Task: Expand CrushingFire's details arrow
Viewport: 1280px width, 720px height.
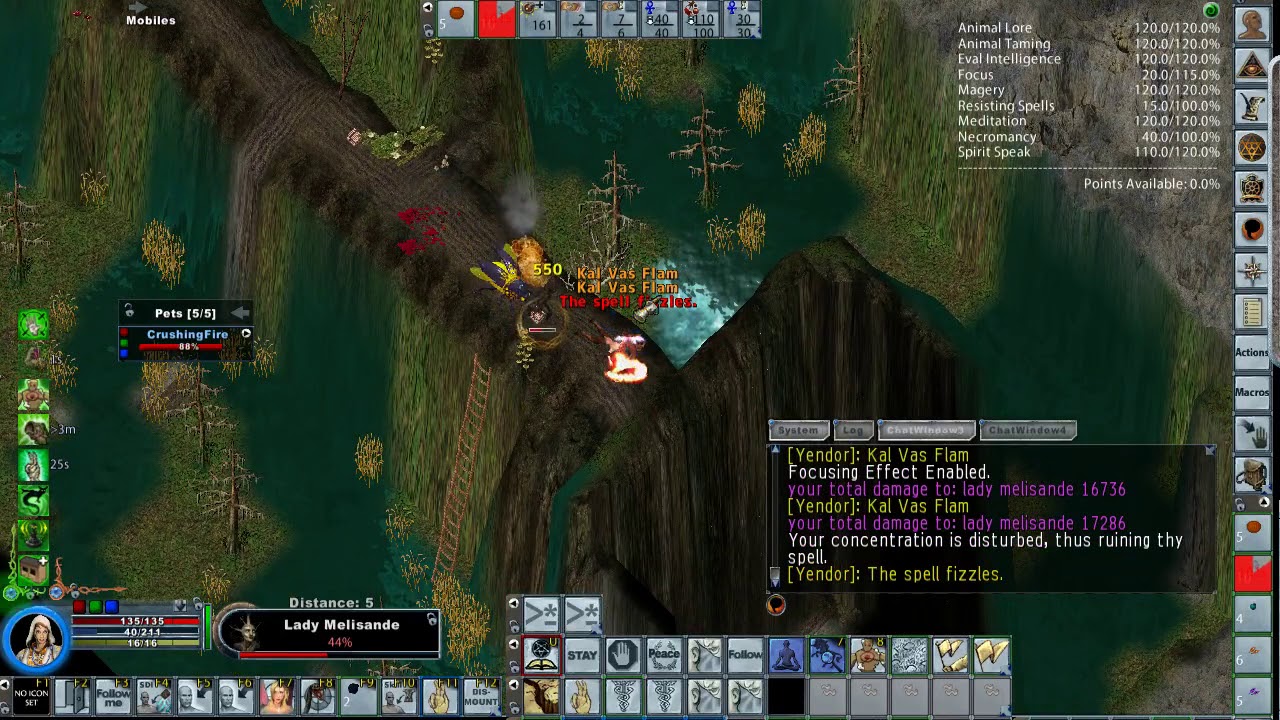Action: pyautogui.click(x=246, y=333)
